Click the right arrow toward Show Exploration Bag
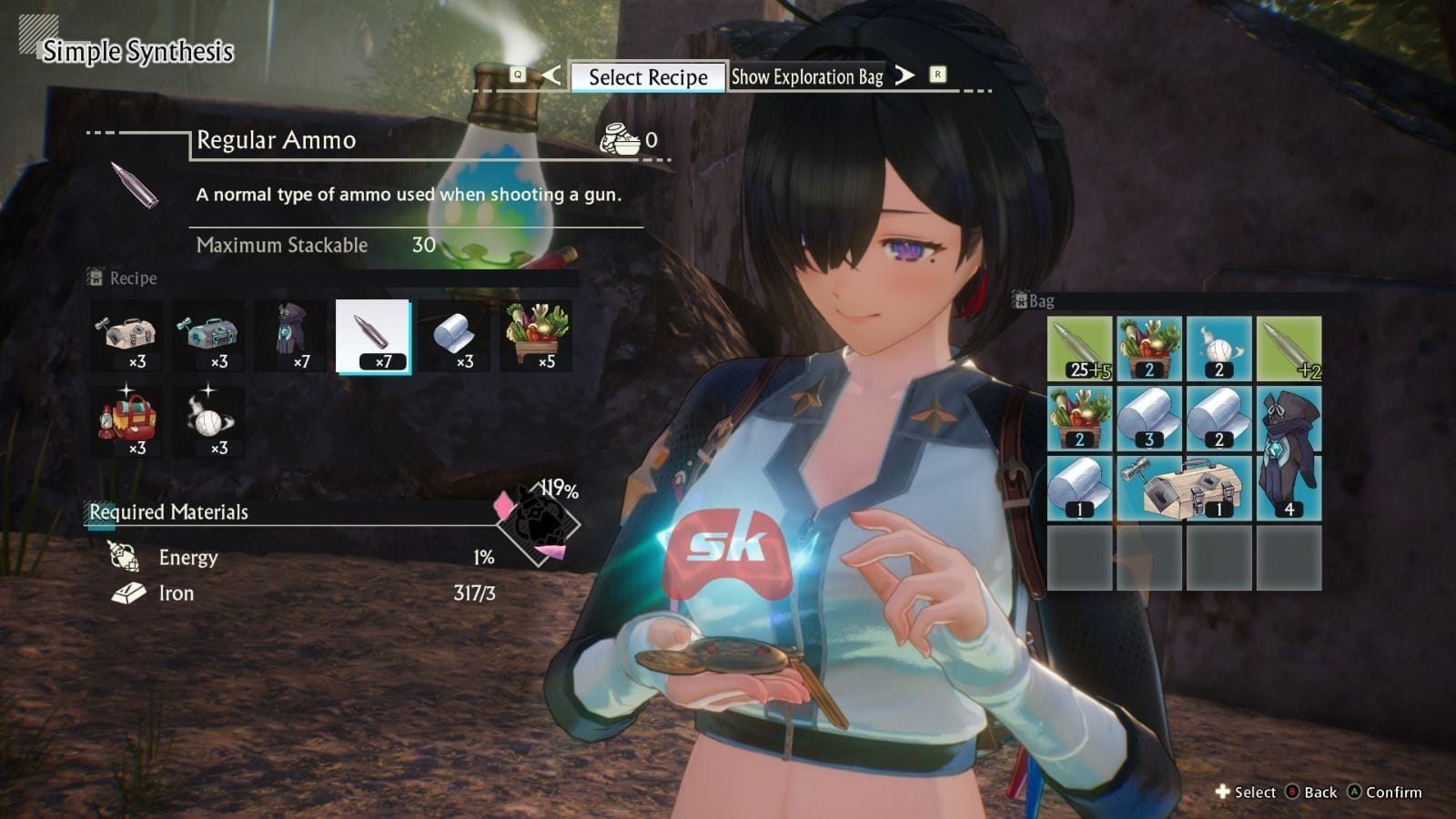This screenshot has height=819, width=1456. 904,78
